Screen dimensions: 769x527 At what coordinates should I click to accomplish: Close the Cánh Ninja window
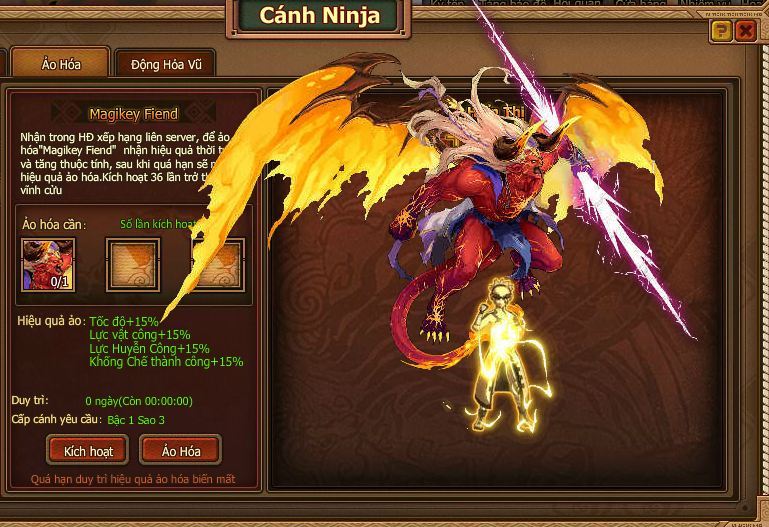click(x=745, y=31)
